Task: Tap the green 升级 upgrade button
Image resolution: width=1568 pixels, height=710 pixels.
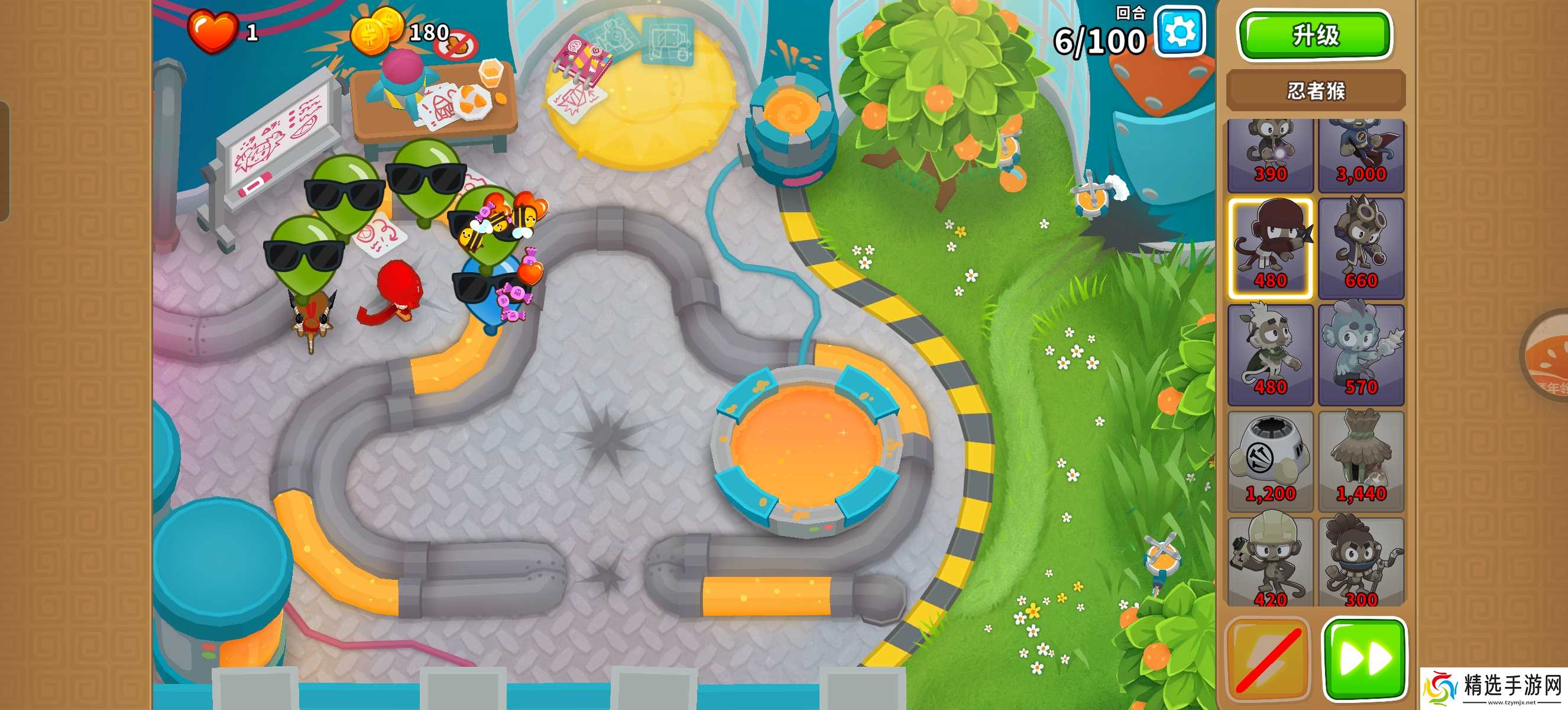Action: pyautogui.click(x=1315, y=35)
